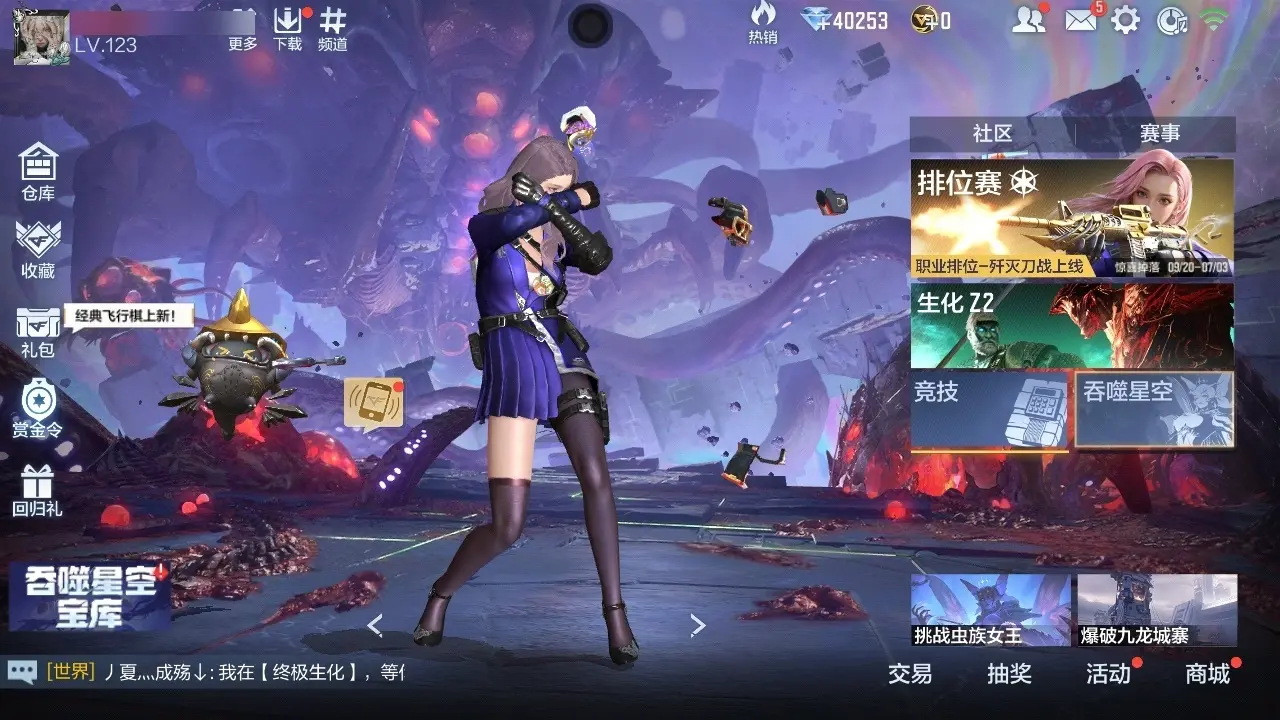1280x720 pixels.
Task: Open the 礼包 gift pack menu
Action: (x=38, y=330)
